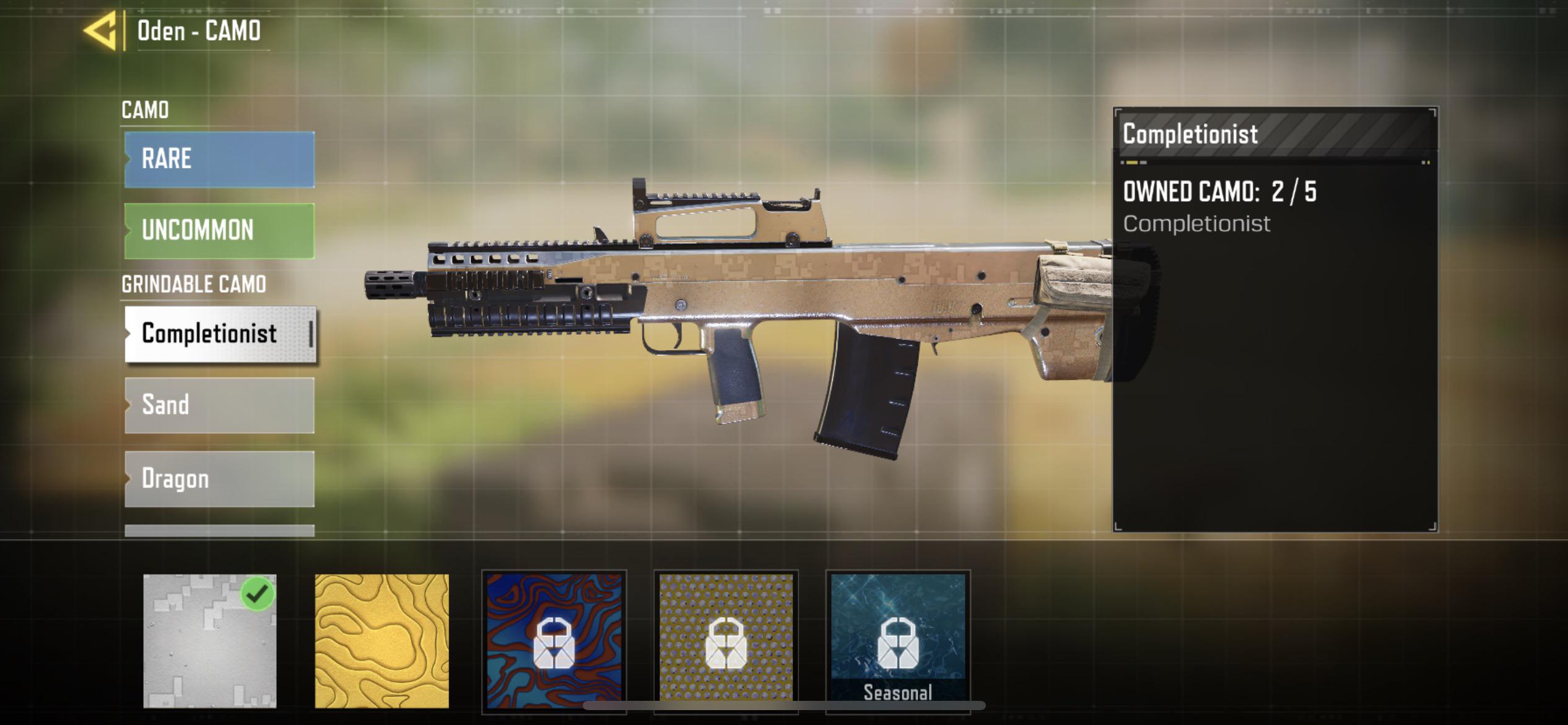The width and height of the screenshot is (1568, 725).
Task: Select the Dragon camo category
Action: [x=218, y=478]
